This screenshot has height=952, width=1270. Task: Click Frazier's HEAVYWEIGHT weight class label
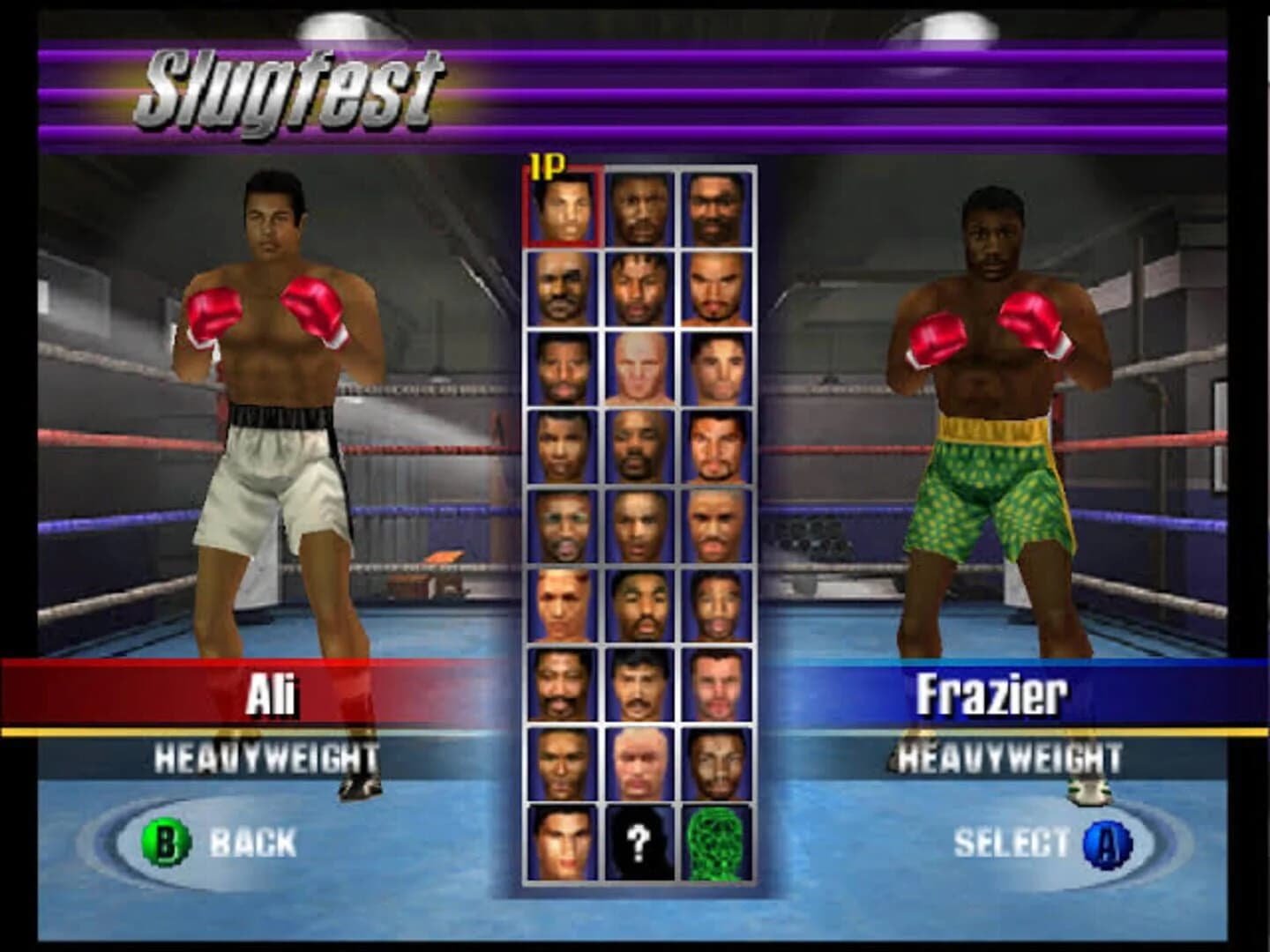point(1008,756)
